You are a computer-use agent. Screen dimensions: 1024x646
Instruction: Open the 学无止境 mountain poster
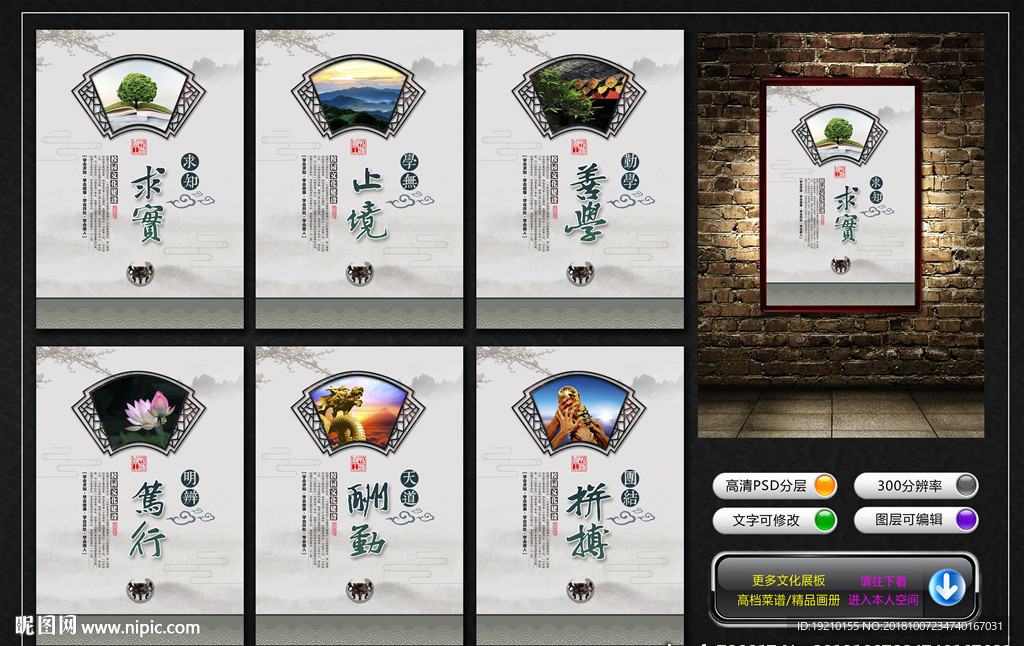click(359, 178)
